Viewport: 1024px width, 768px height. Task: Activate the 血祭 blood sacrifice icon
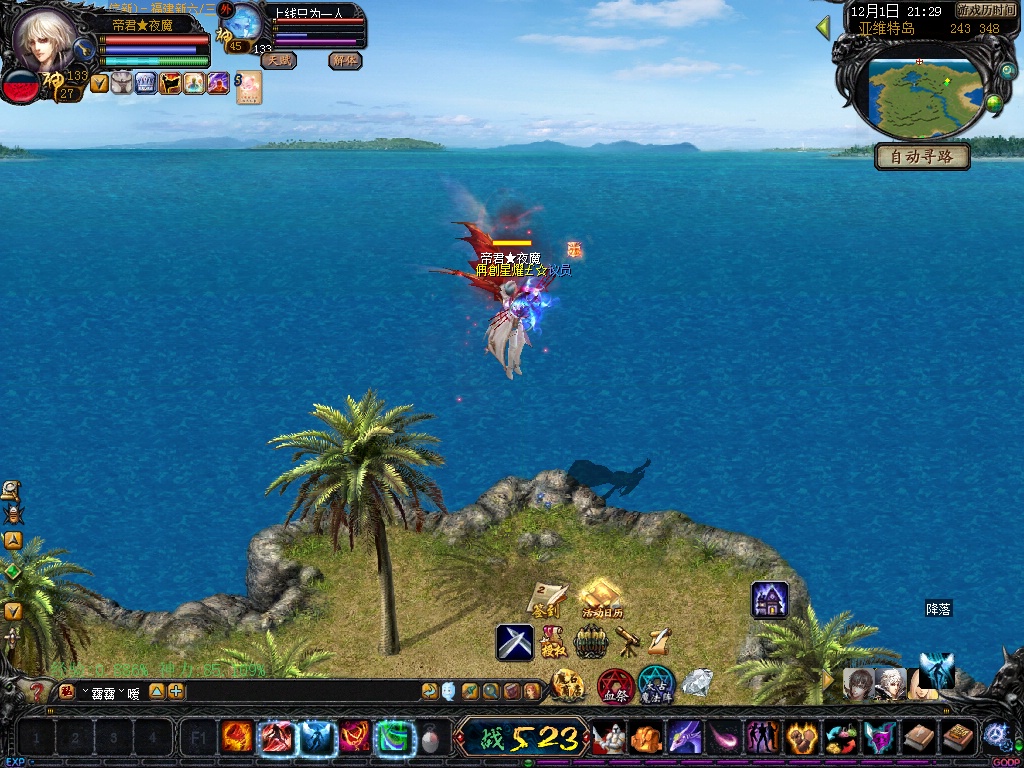614,685
